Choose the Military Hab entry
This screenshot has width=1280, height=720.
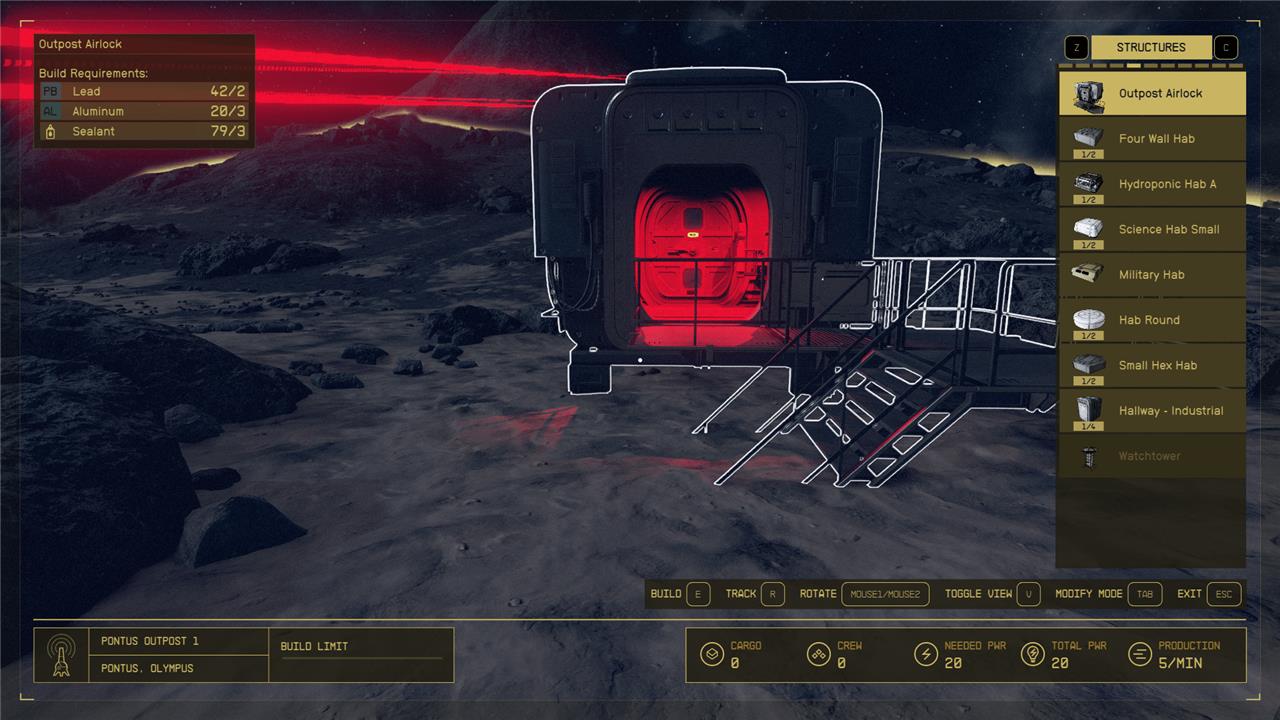[1152, 274]
